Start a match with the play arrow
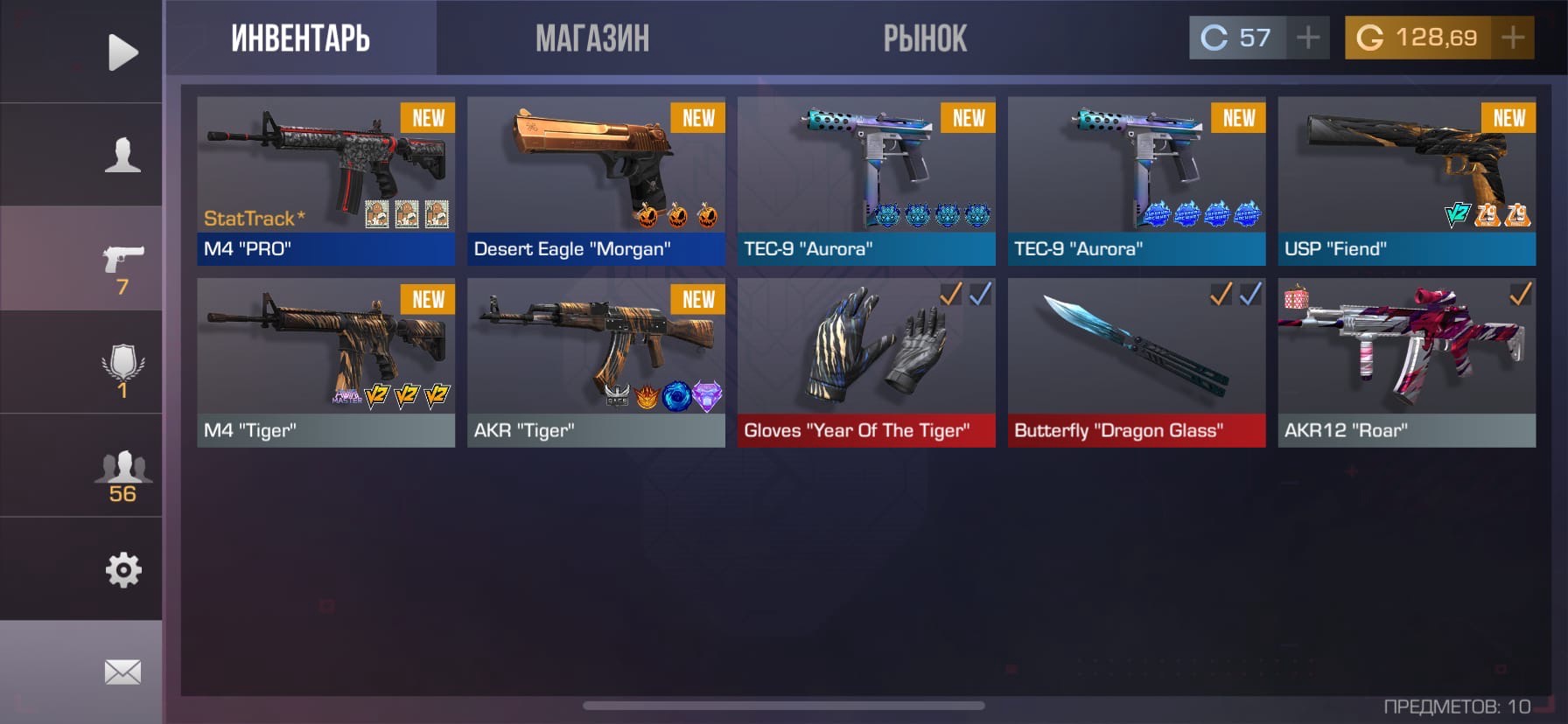Screen dimensions: 1568x724 click(x=122, y=52)
